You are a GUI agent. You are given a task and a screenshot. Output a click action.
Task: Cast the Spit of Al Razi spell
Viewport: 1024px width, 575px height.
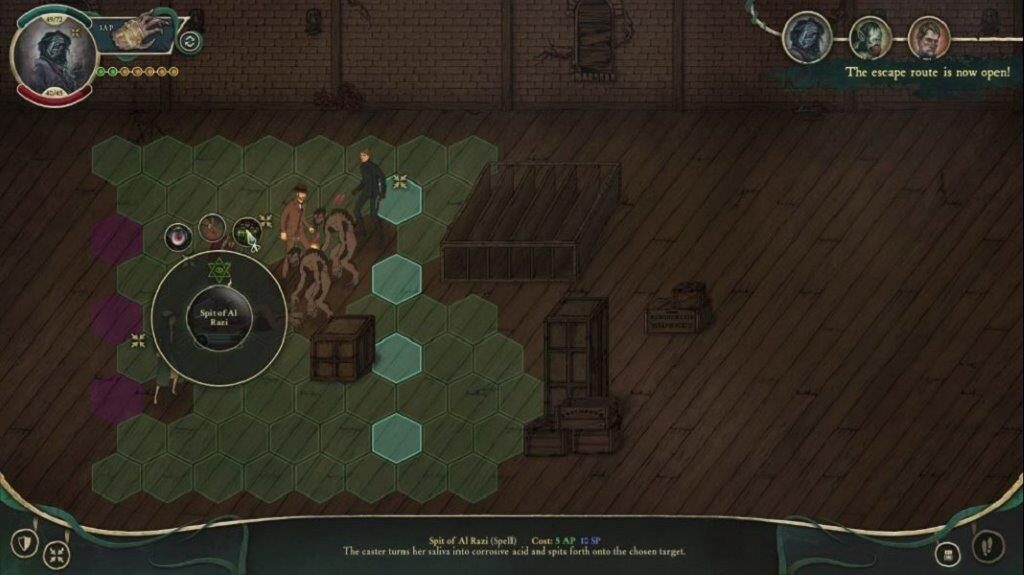point(218,318)
